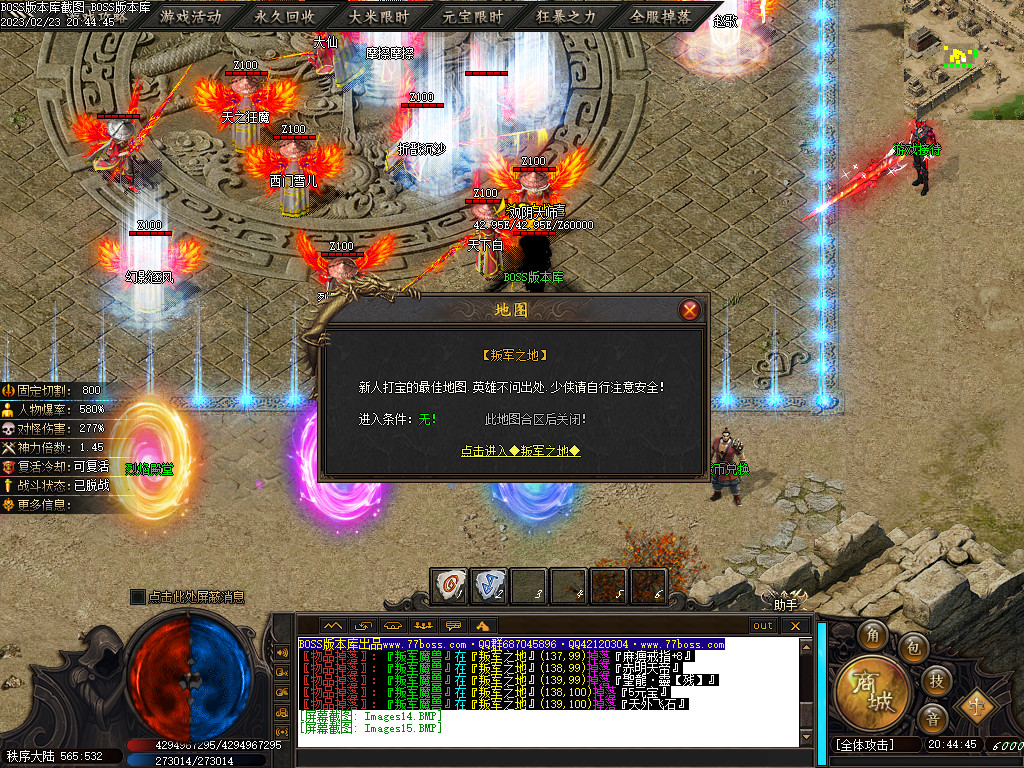Image resolution: width=1024 pixels, height=768 pixels.
Task: Click the 点击进入◆叛军之地◆ link
Action: pyautogui.click(x=520, y=451)
